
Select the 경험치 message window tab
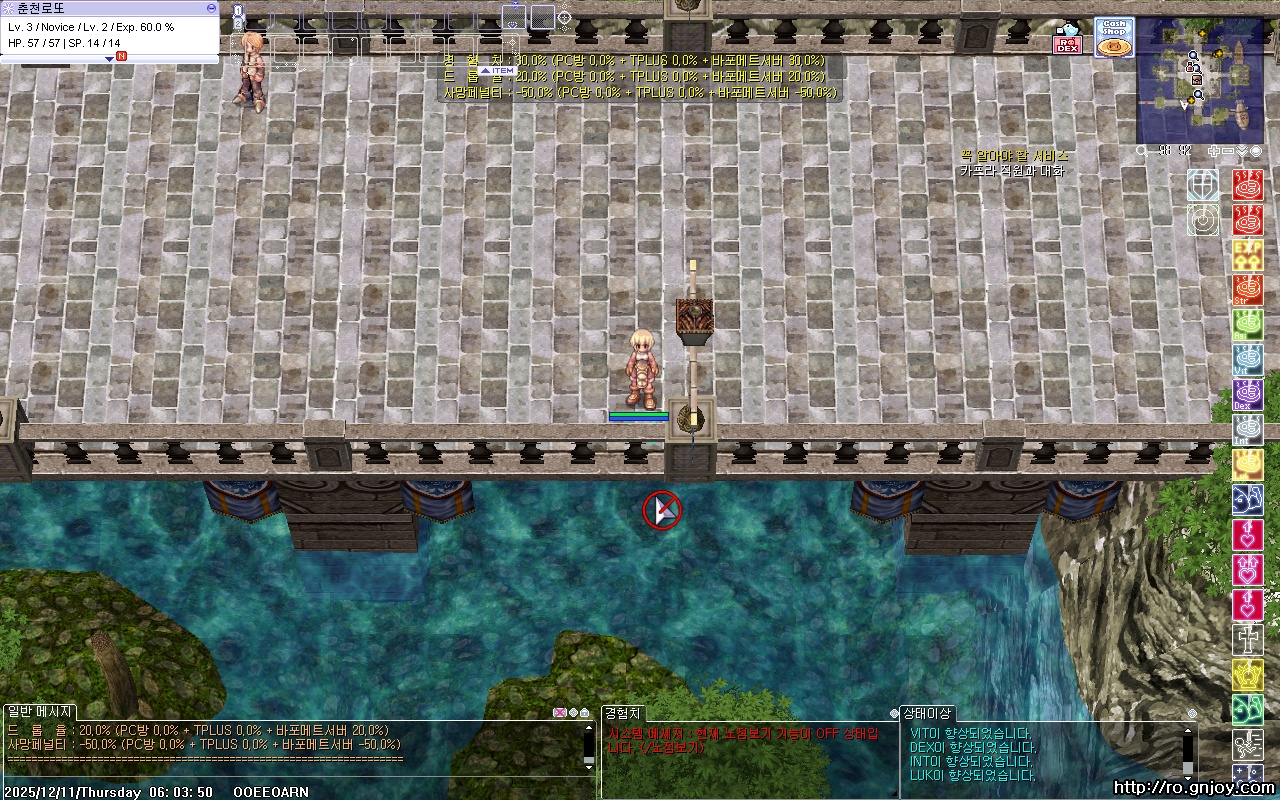(x=623, y=713)
